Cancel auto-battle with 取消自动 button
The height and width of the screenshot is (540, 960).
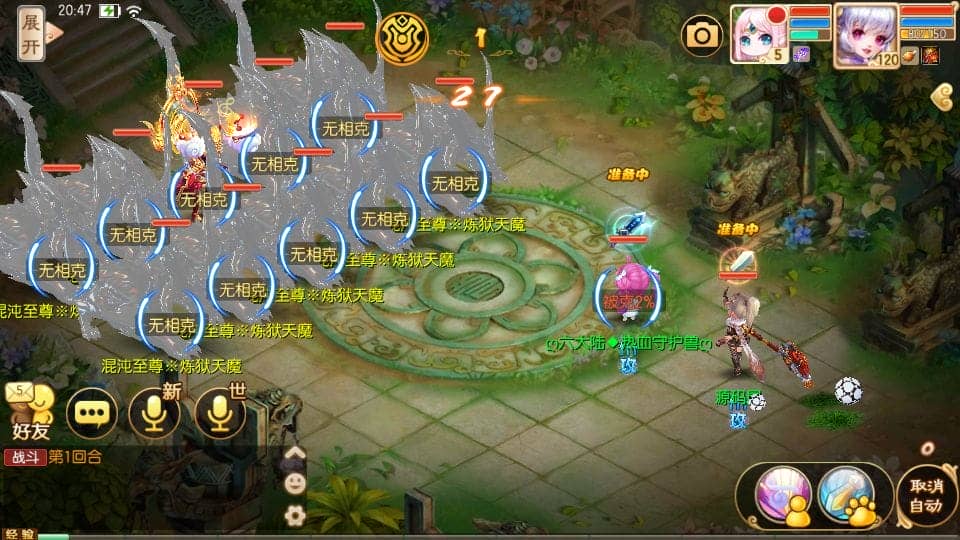[x=926, y=496]
